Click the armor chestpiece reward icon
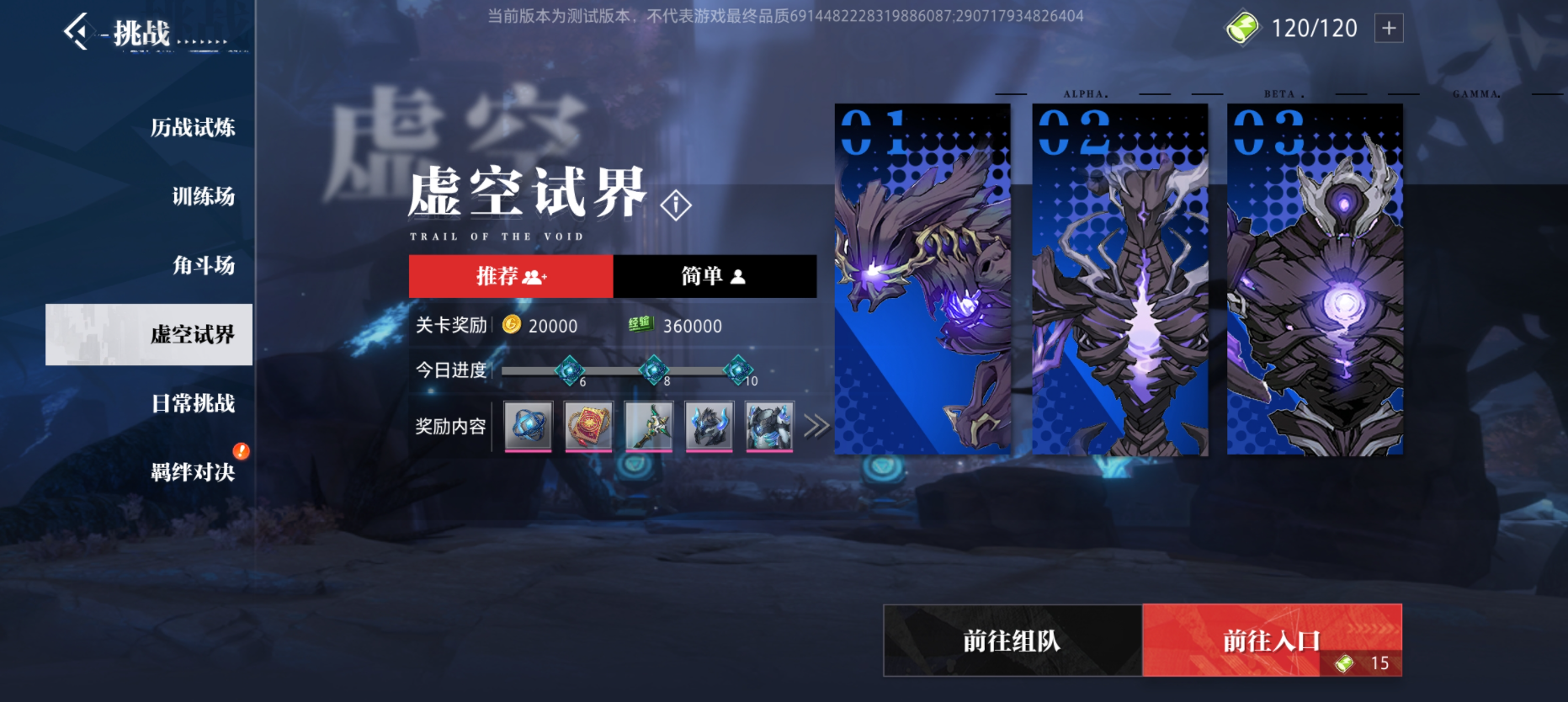Screen dimensions: 1568x702 click(769, 427)
